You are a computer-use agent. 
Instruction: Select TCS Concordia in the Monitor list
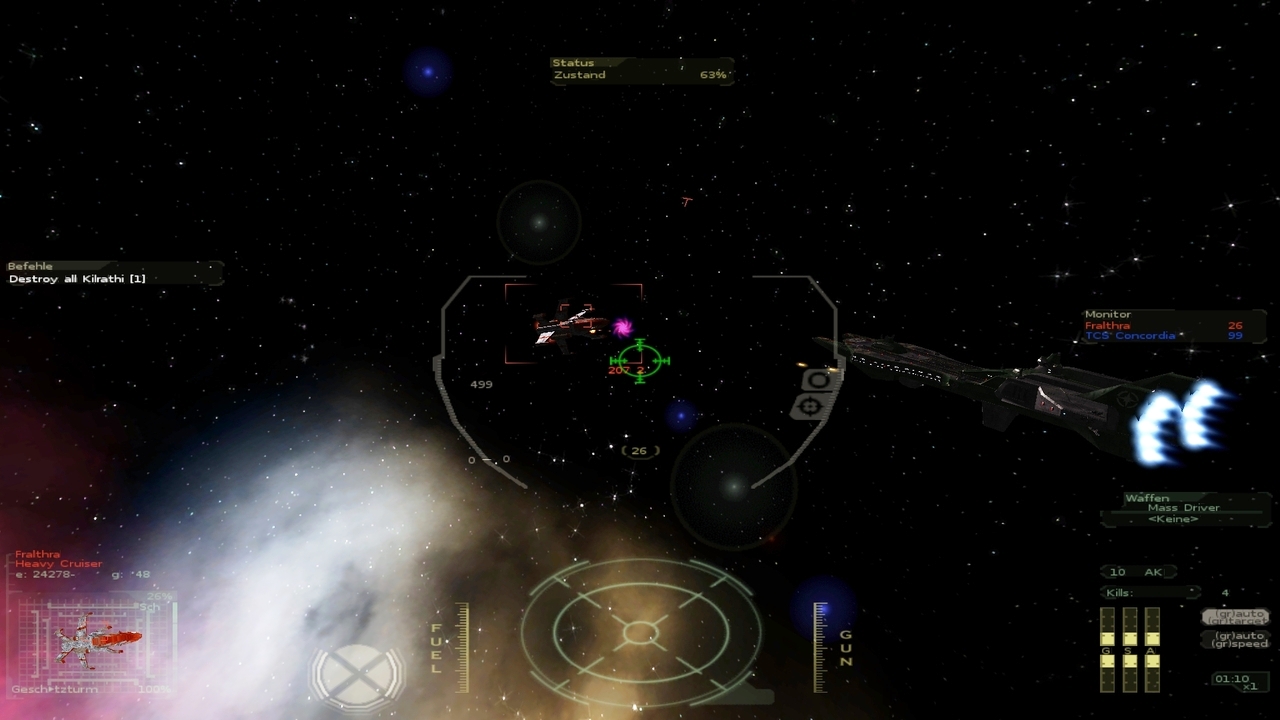1130,337
